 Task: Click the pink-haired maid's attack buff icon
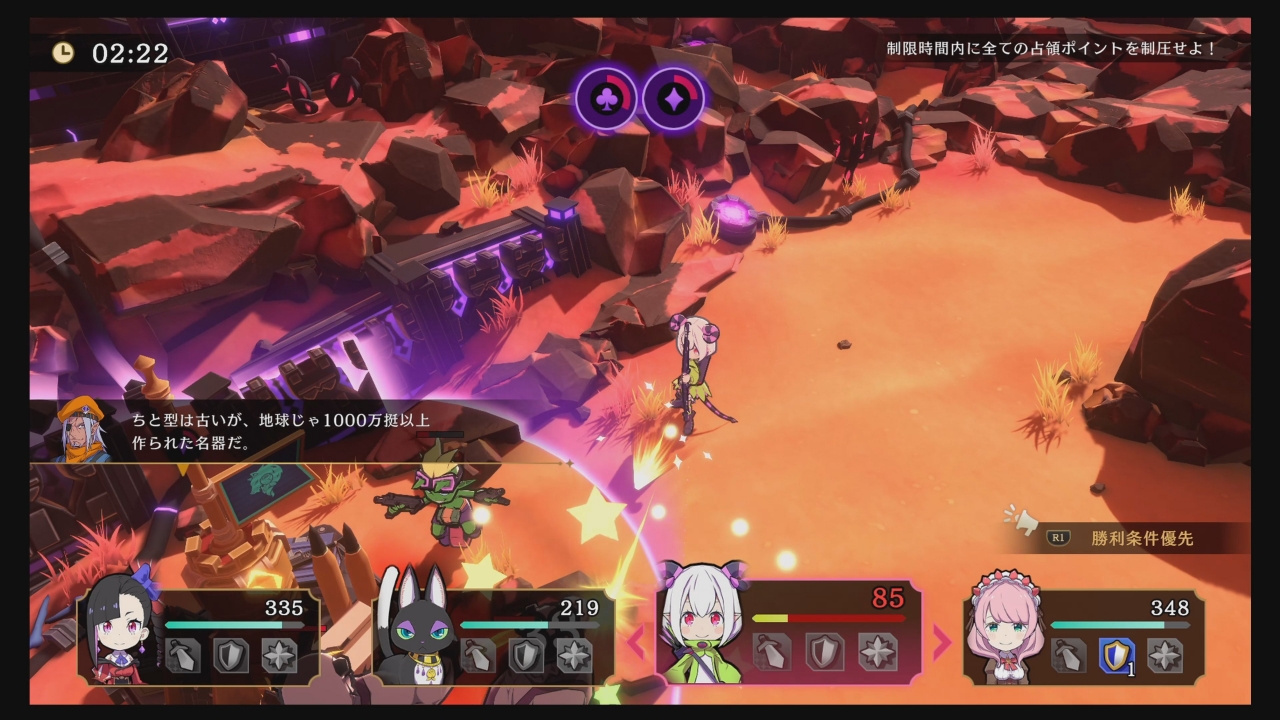(1069, 656)
